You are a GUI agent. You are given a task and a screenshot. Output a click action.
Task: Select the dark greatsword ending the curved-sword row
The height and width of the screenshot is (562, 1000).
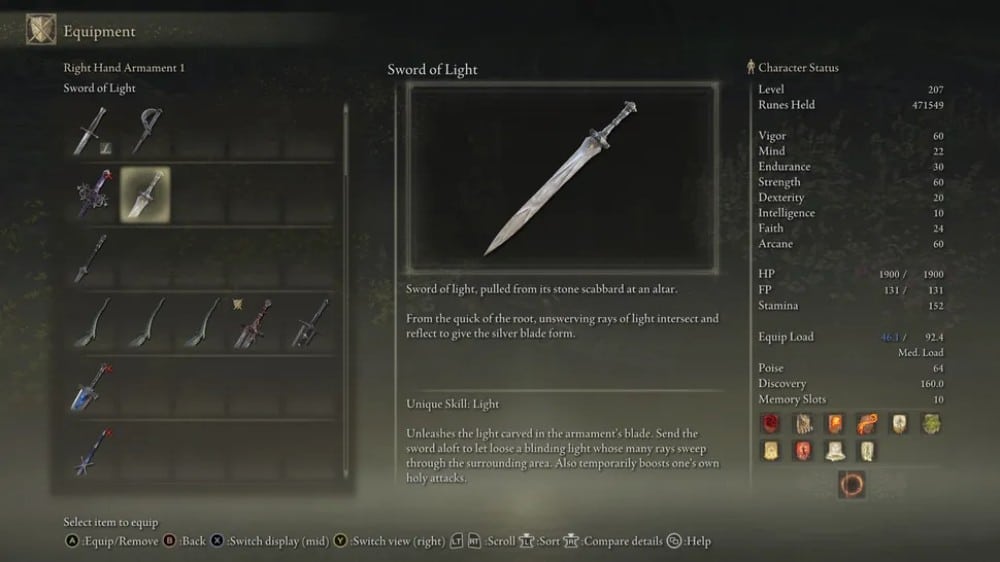(309, 324)
